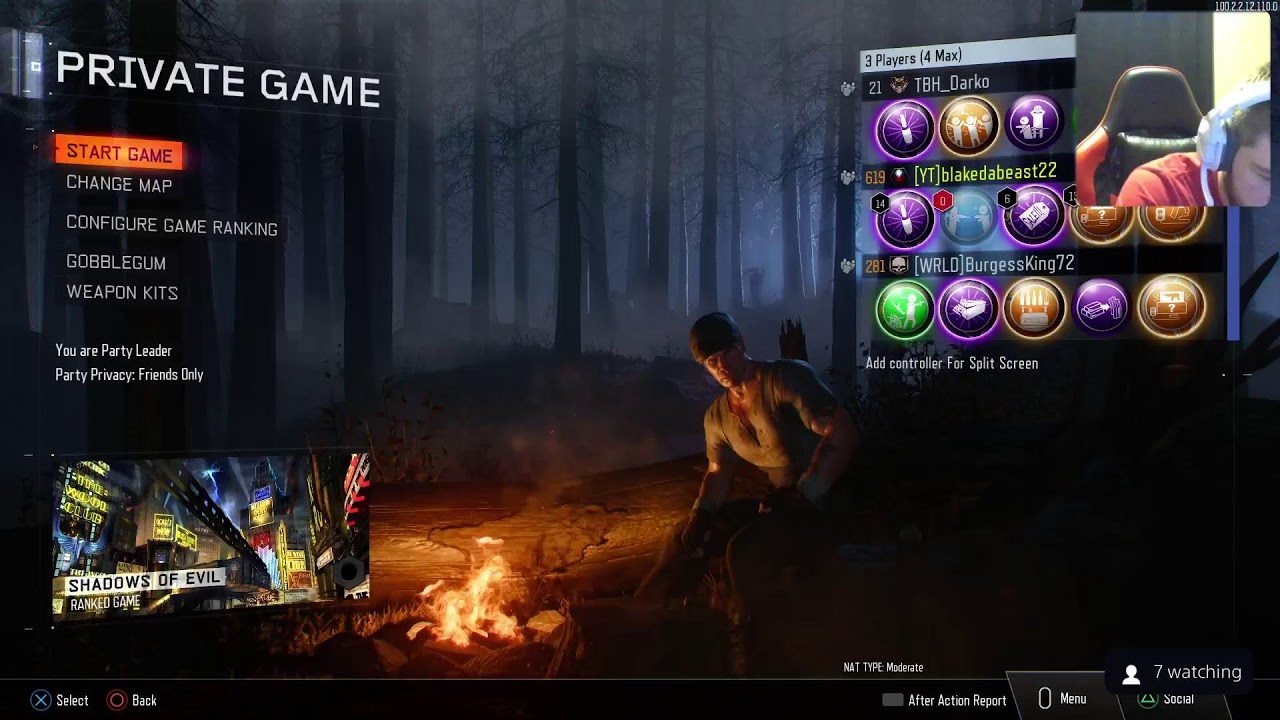Choose the [WRLD]BurgessKing72 player row
1280x720 pixels.
coord(993,264)
